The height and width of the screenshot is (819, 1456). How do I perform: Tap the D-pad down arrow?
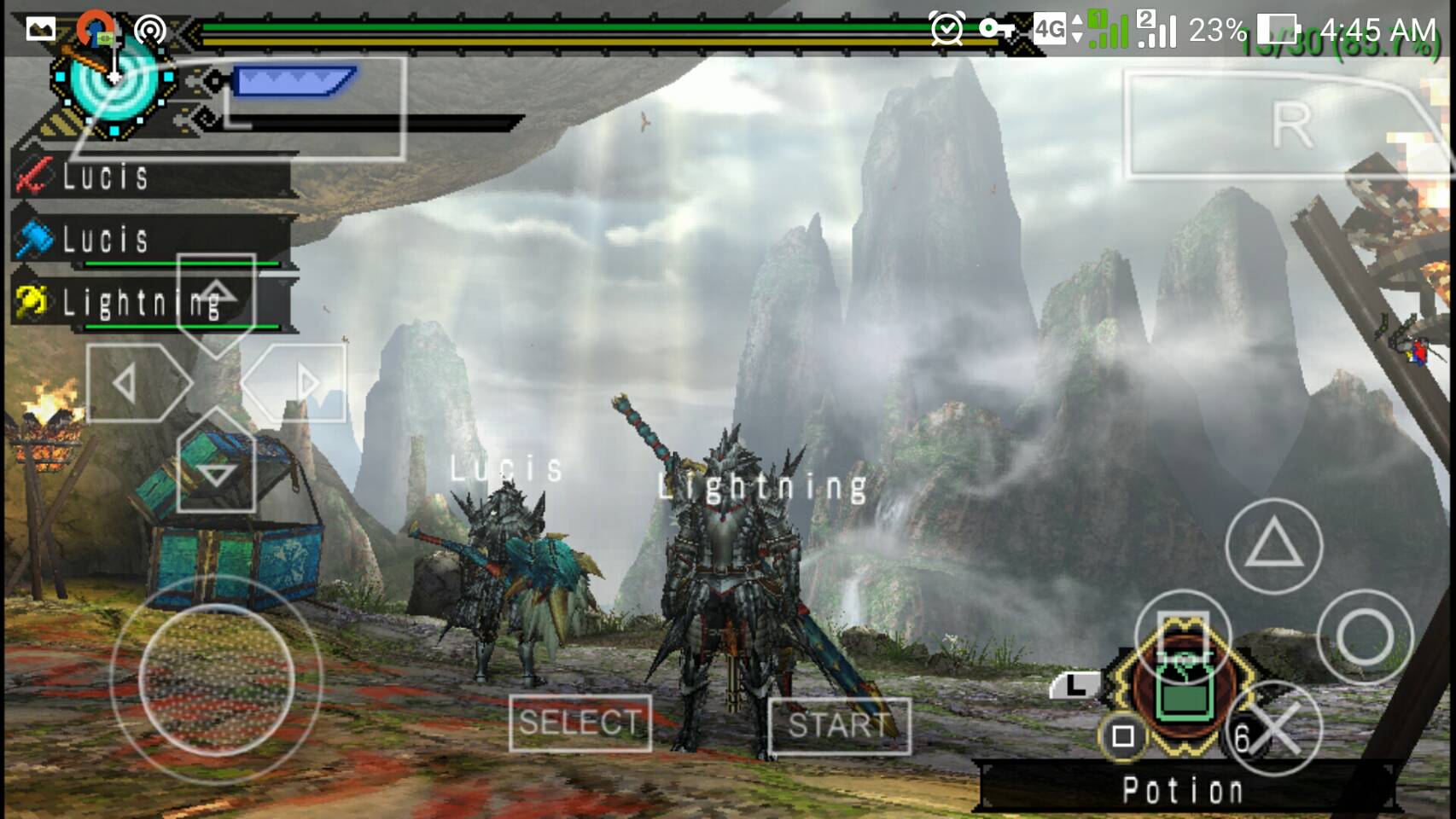(216, 472)
